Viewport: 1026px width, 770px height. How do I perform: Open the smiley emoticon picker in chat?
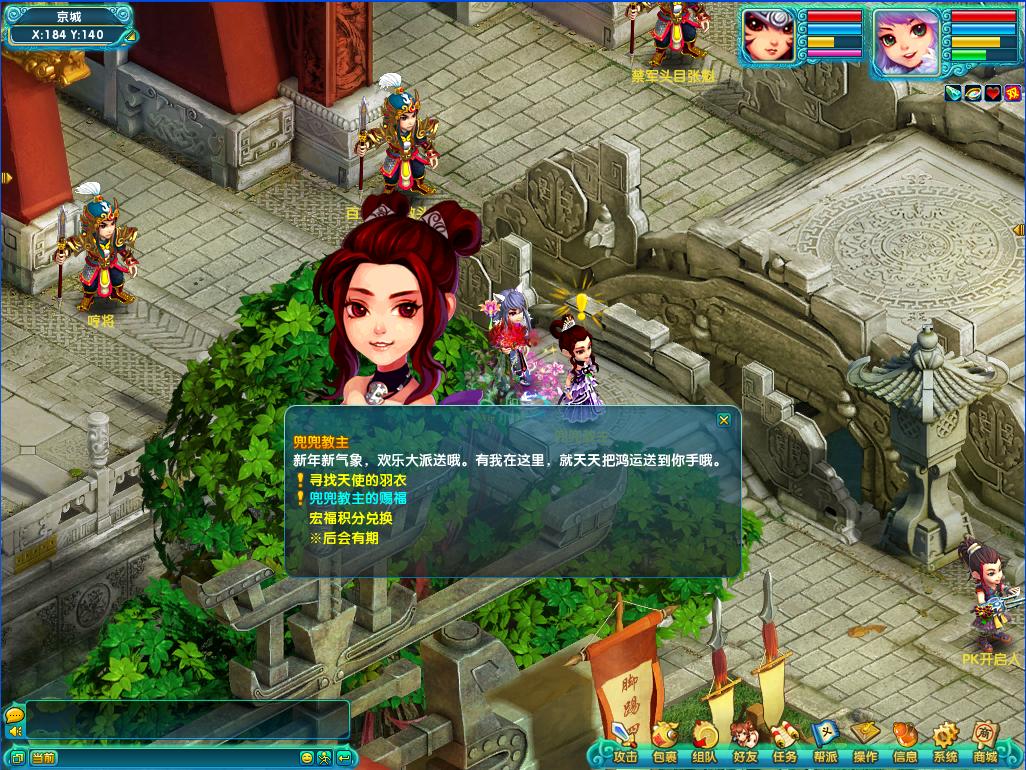click(307, 758)
